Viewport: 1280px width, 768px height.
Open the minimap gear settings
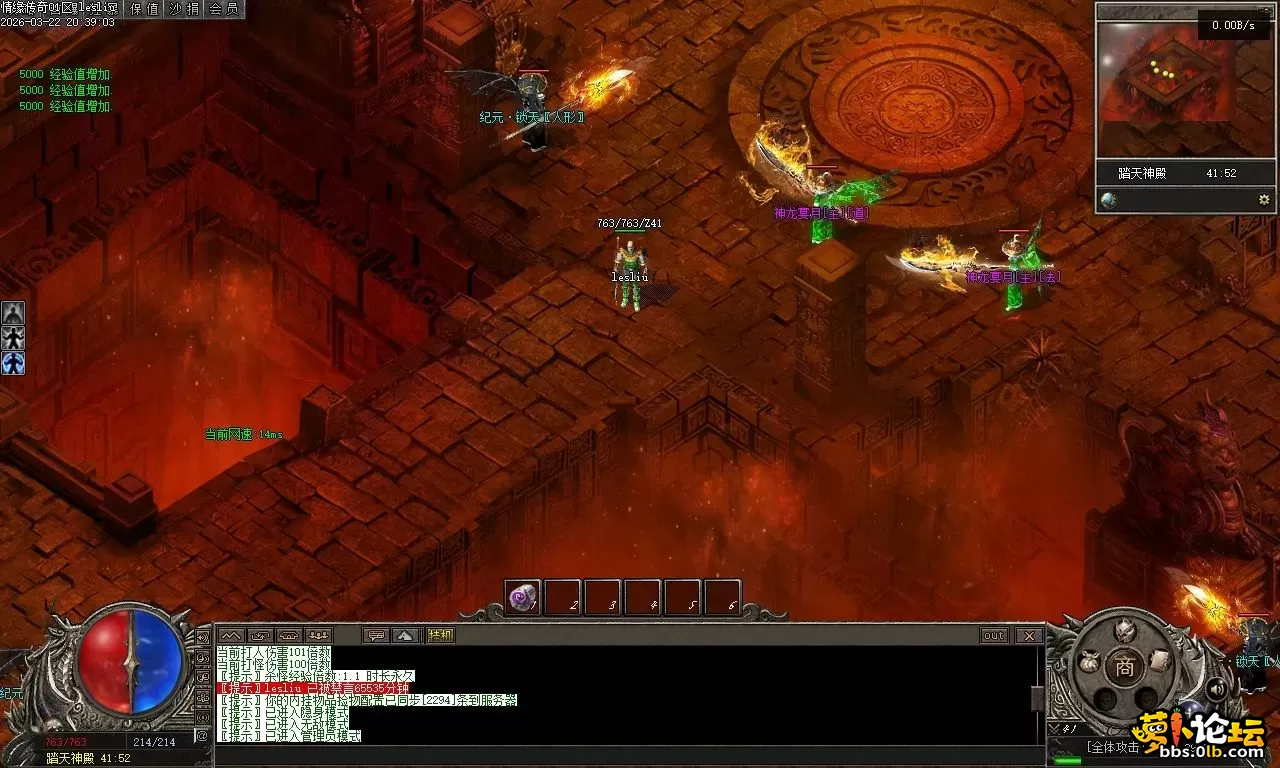tap(1264, 200)
